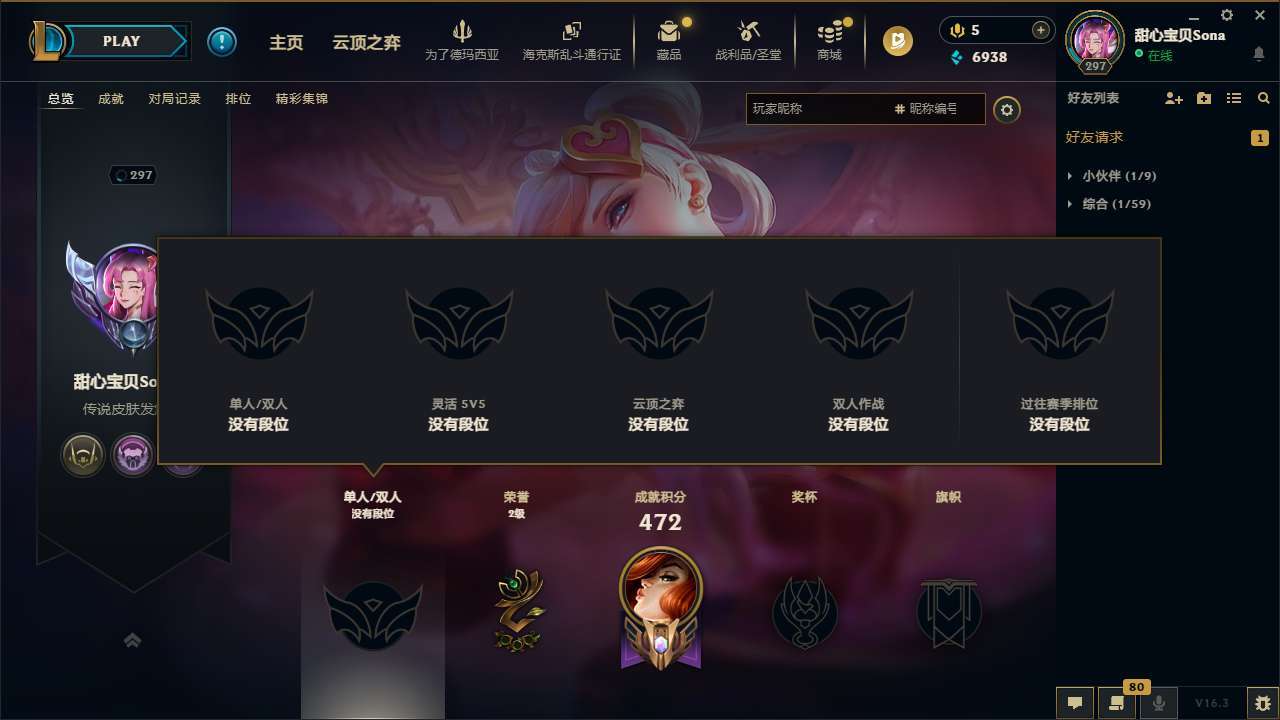Open the 云顶之弈 menu item
1280x720 pixels.
366,42
